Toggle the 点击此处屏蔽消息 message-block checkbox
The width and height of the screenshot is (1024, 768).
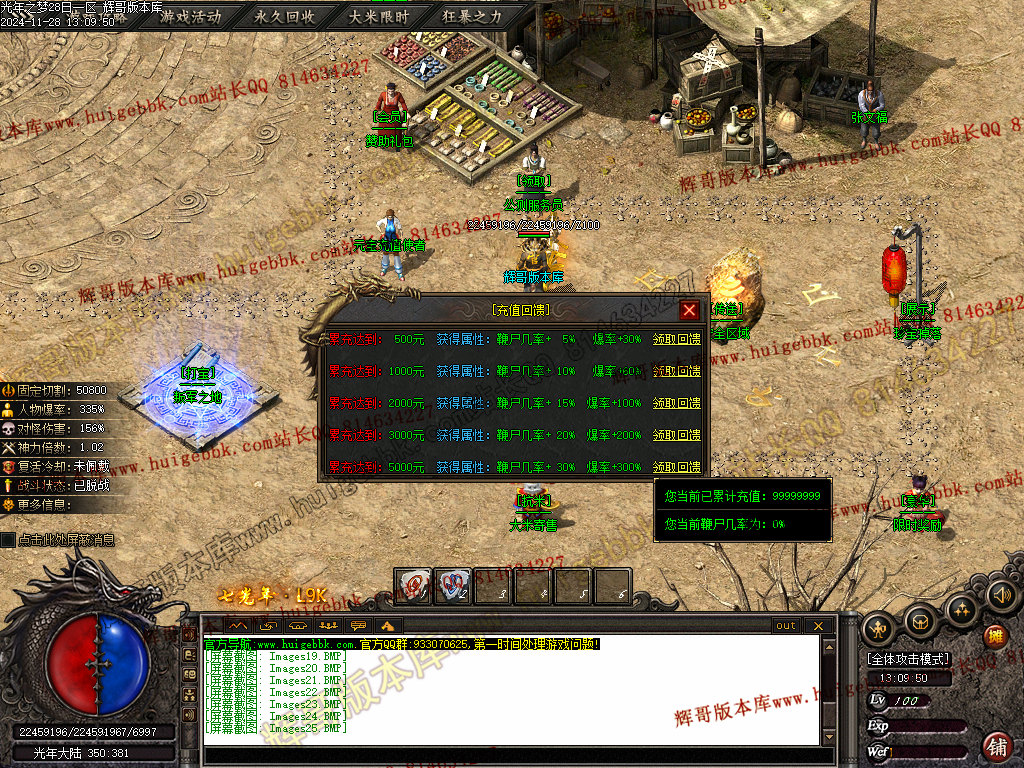click(x=9, y=540)
